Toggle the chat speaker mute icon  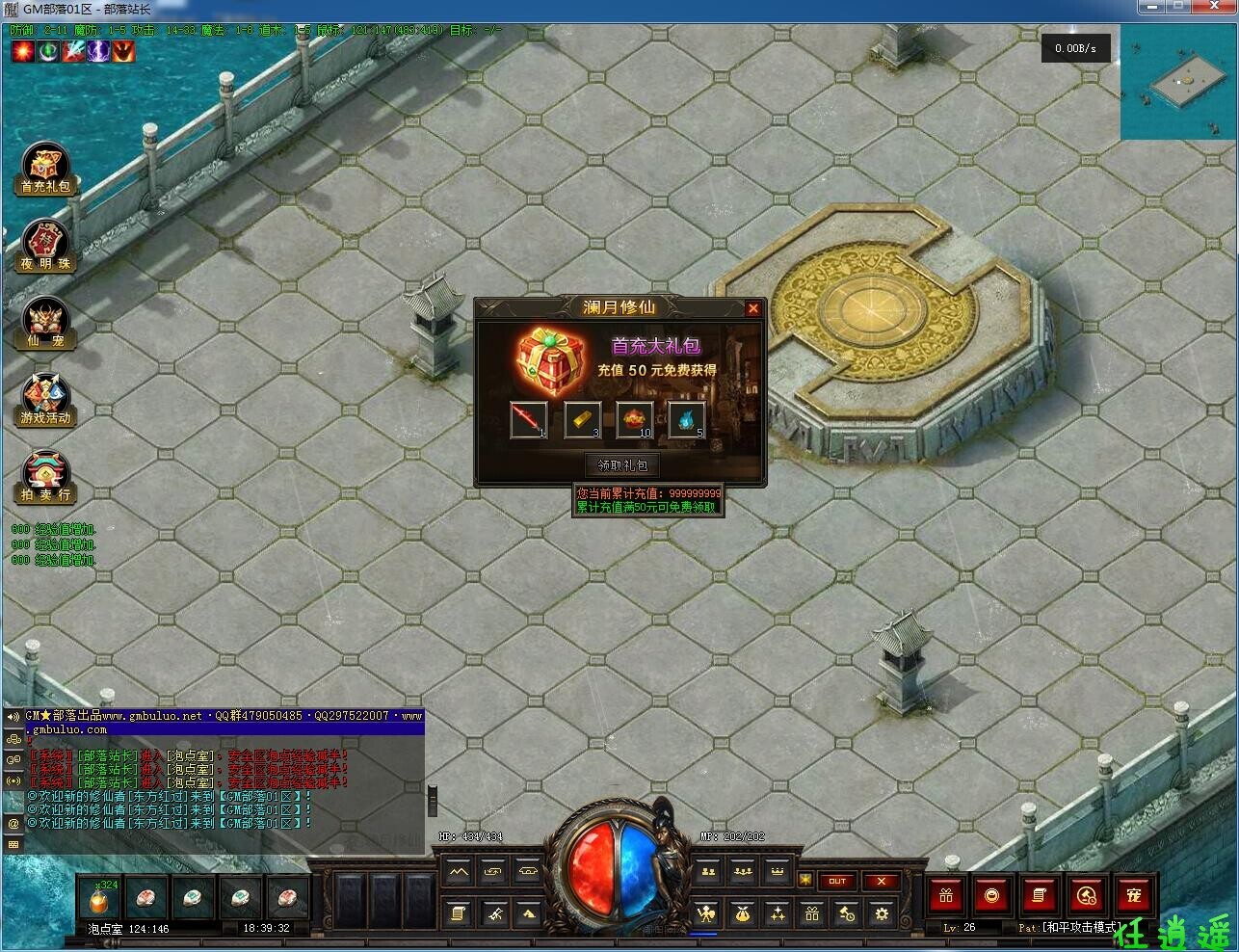coord(13,717)
